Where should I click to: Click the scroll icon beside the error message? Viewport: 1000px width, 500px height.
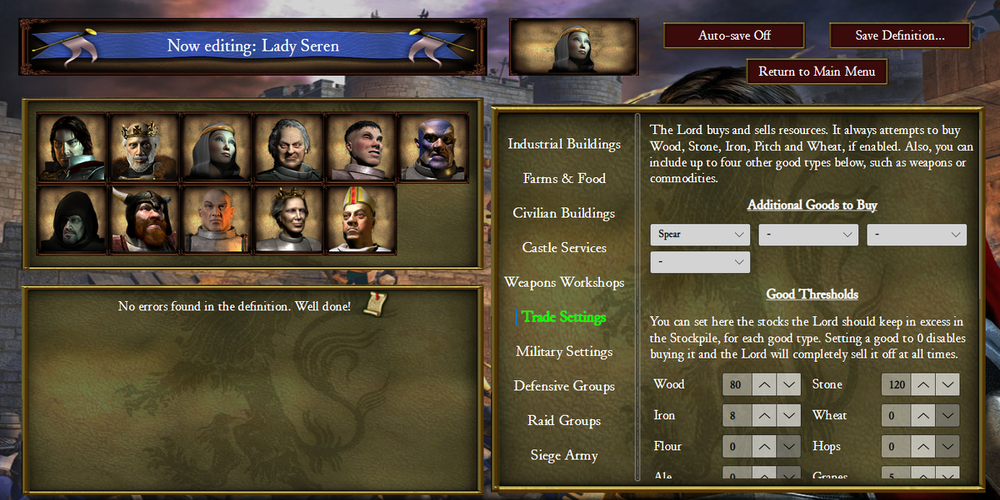pyautogui.click(x=375, y=304)
